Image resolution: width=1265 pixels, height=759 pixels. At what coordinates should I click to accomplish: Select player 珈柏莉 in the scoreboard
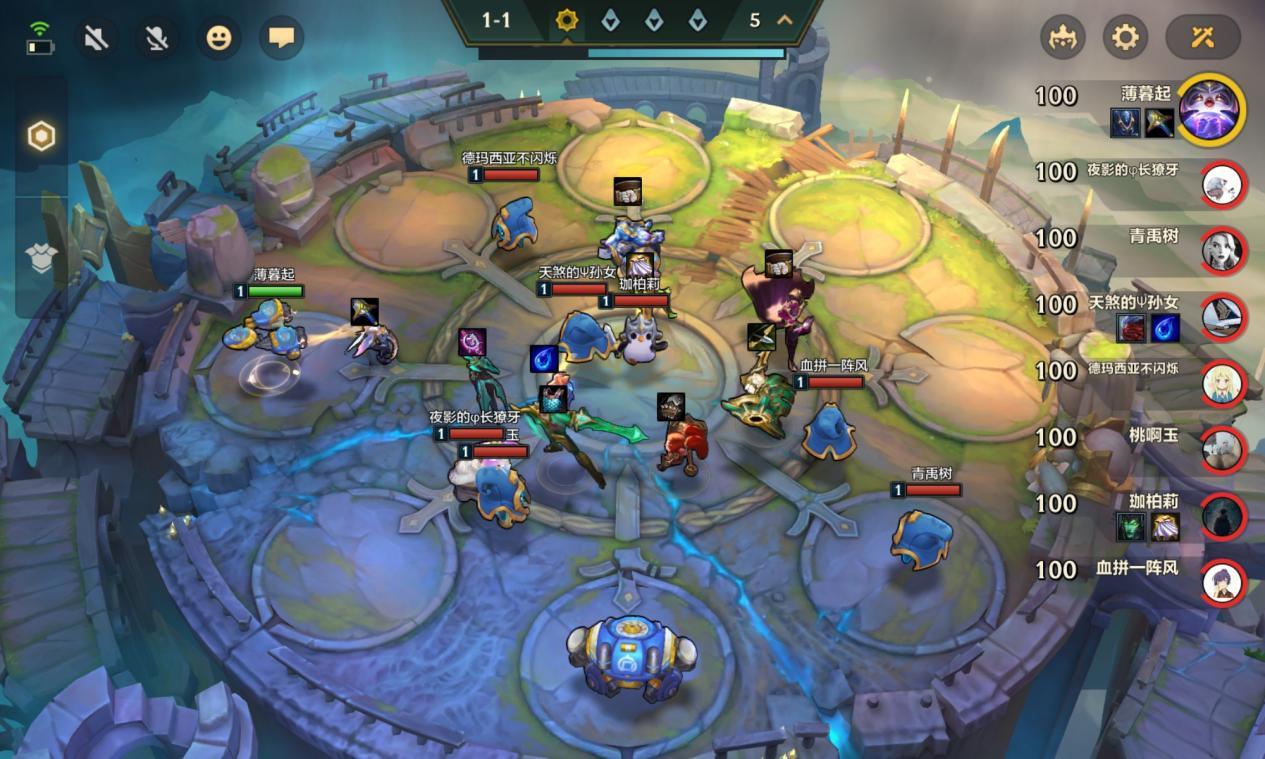point(1223,515)
